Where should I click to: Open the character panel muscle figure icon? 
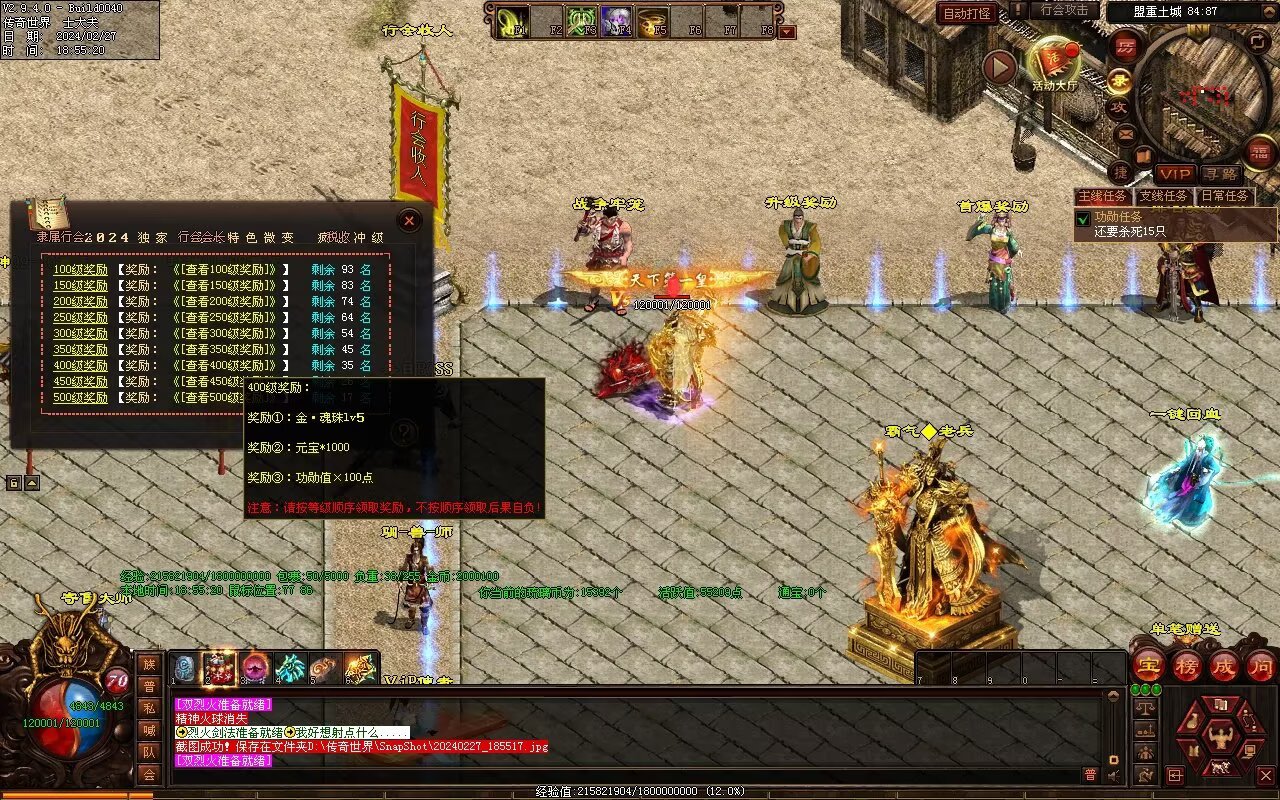click(x=1219, y=739)
